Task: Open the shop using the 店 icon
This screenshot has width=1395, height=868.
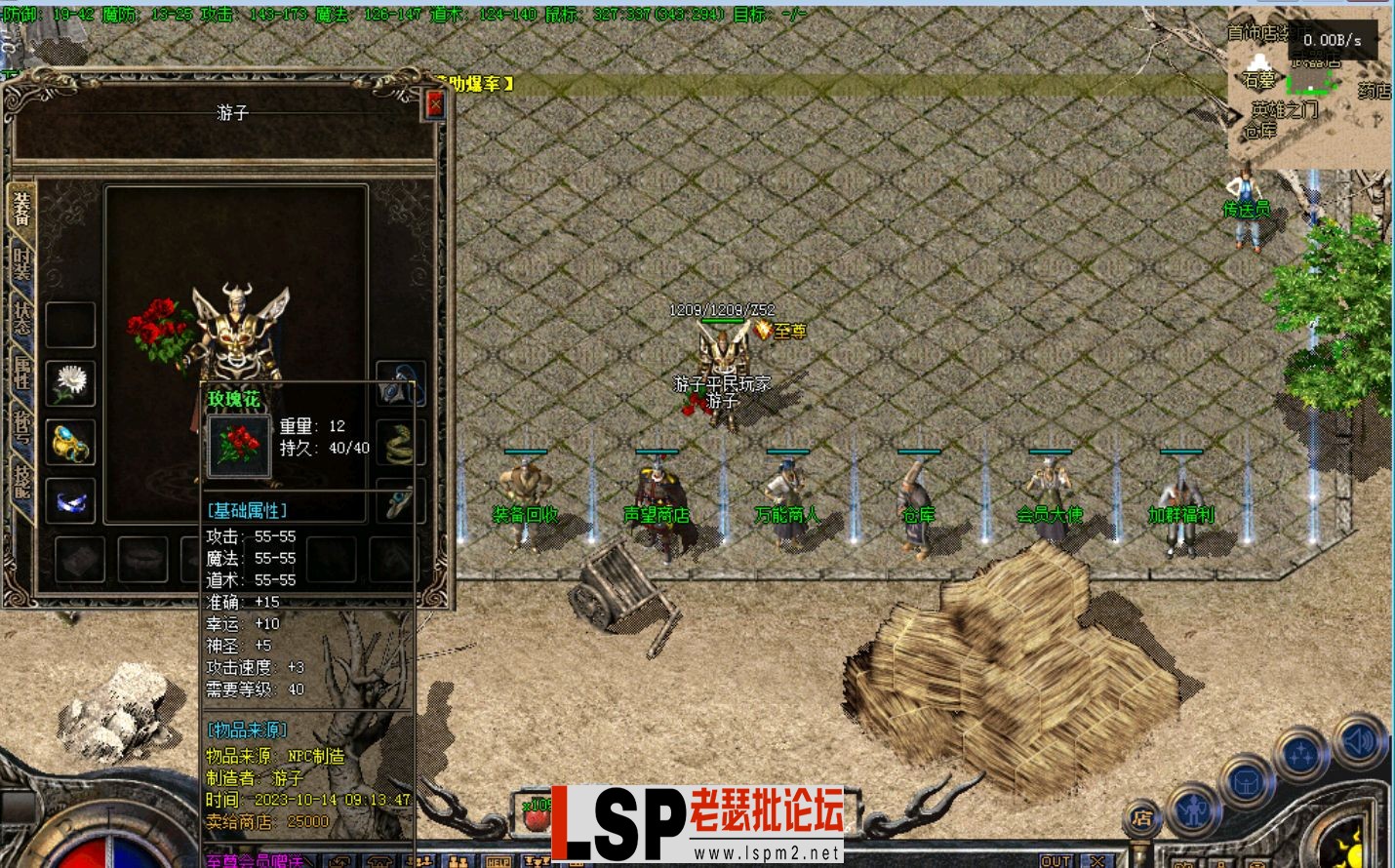Action: point(1144,816)
